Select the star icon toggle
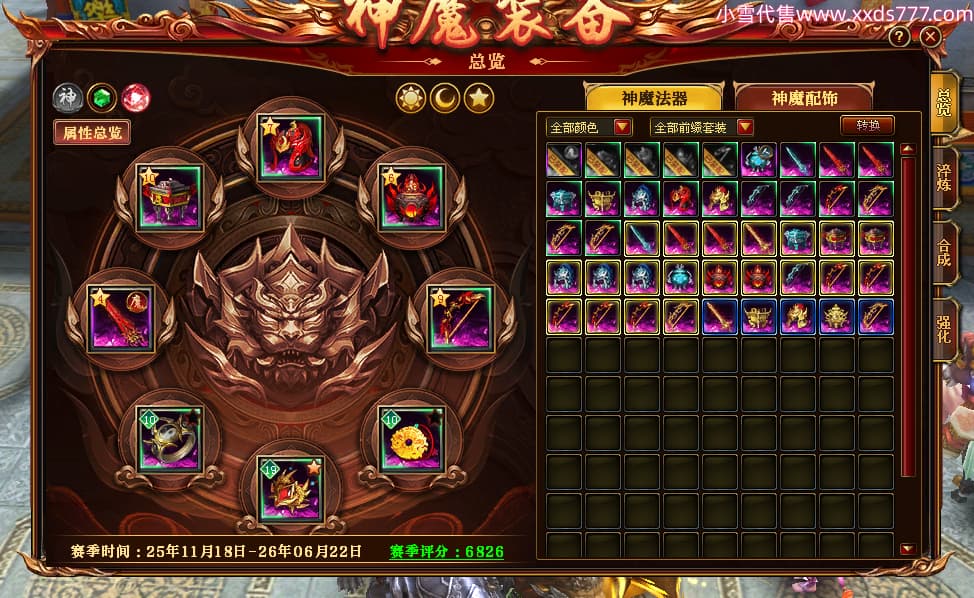The image size is (974, 598). click(x=480, y=97)
